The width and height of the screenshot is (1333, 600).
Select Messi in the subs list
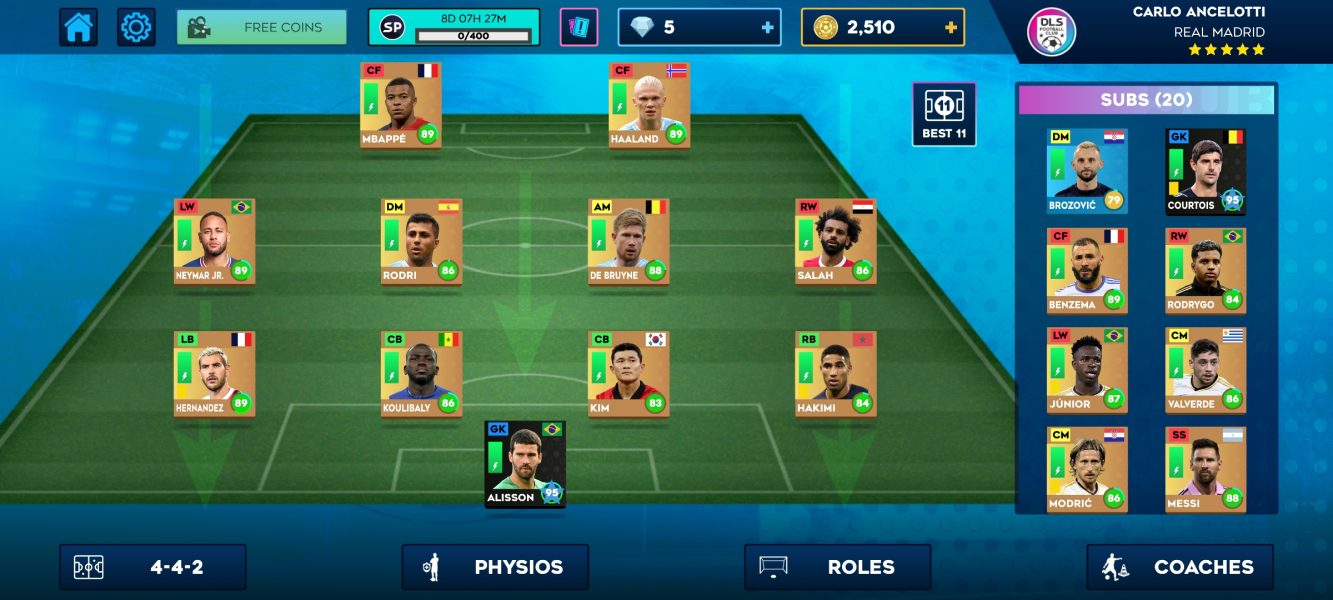pos(1205,469)
